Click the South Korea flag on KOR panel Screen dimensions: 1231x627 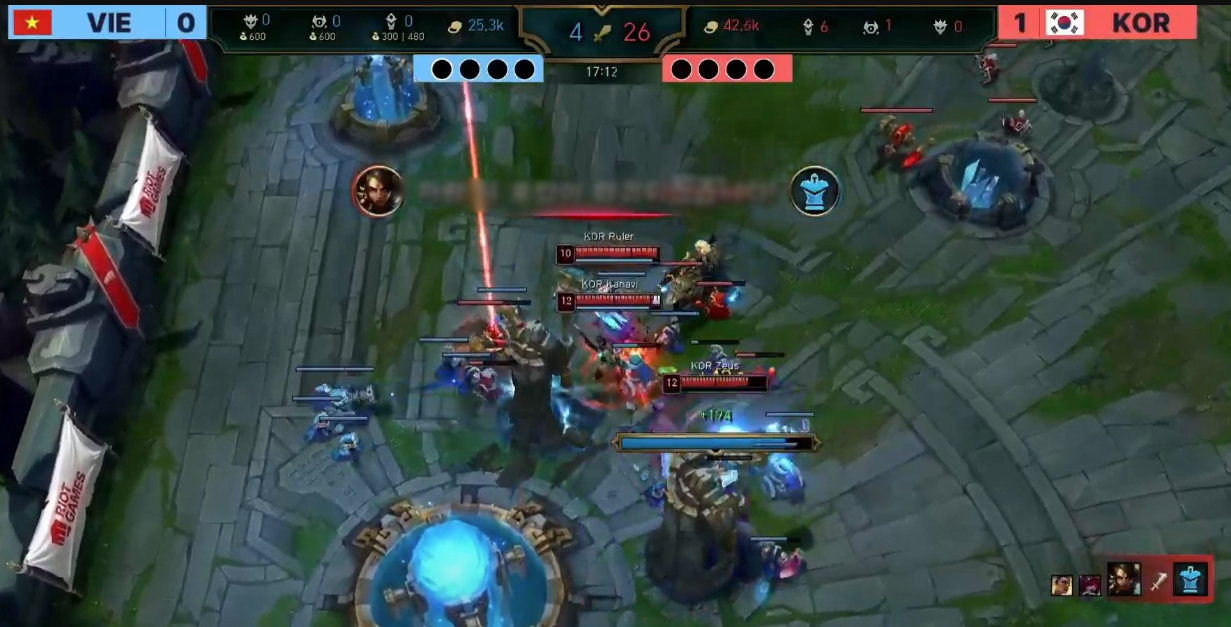(x=1065, y=22)
